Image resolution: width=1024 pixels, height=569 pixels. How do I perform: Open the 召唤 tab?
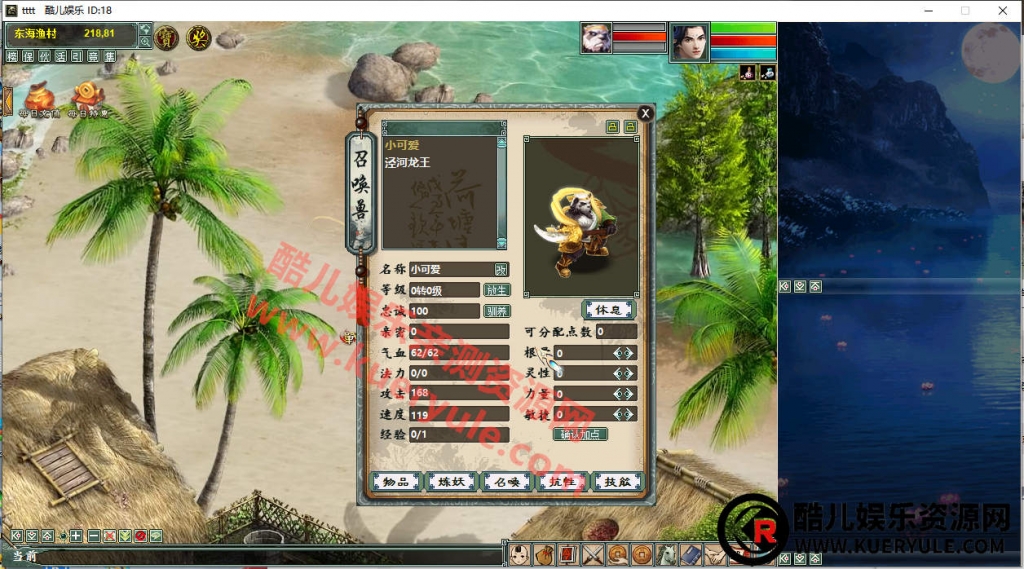point(506,482)
